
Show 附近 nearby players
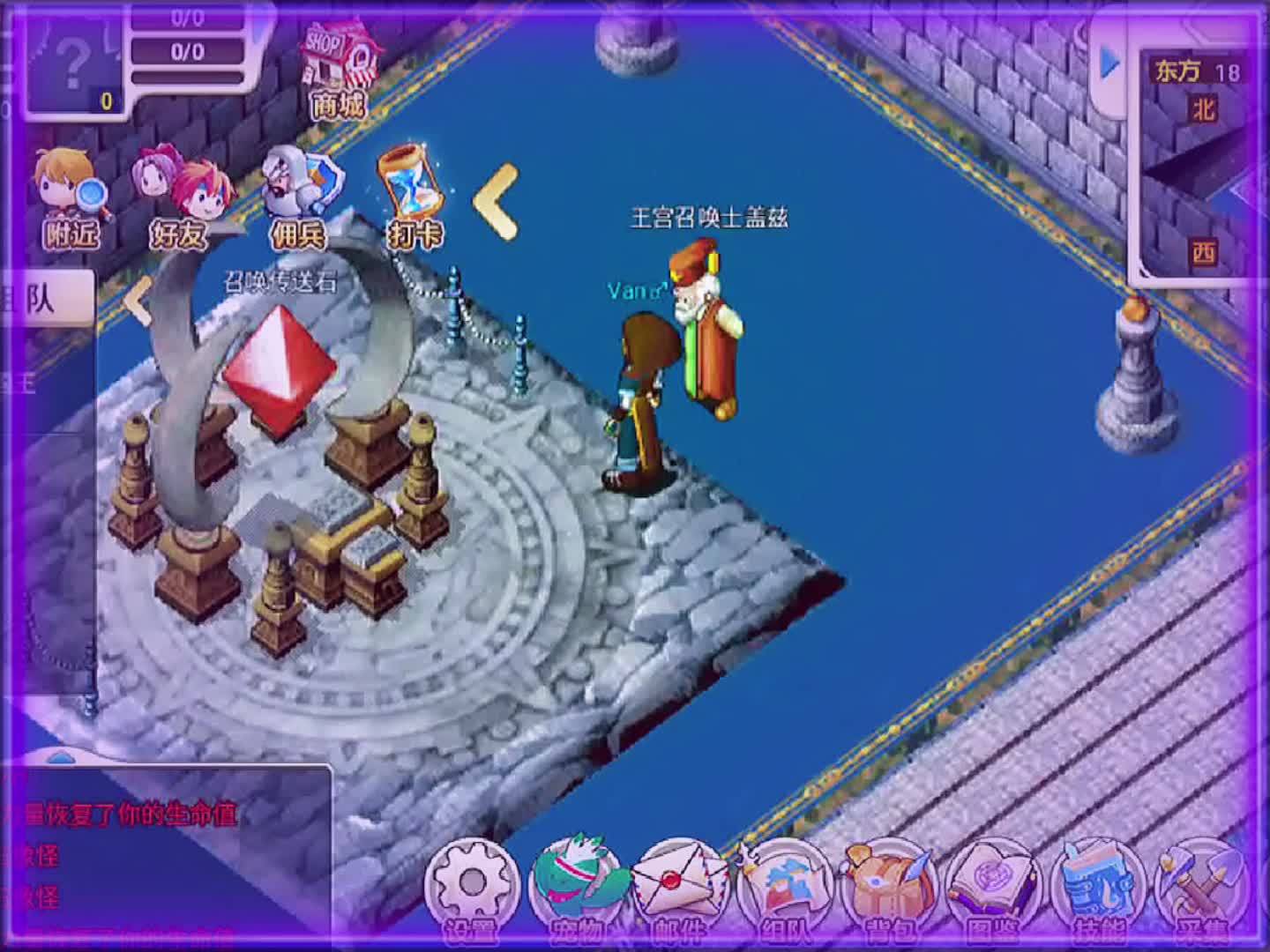point(73,199)
